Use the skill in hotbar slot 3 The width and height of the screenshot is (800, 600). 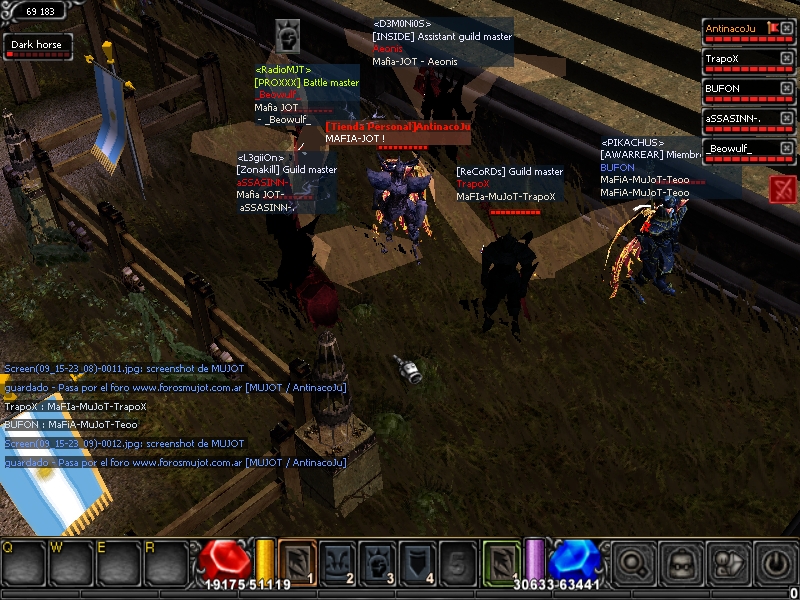[x=378, y=561]
